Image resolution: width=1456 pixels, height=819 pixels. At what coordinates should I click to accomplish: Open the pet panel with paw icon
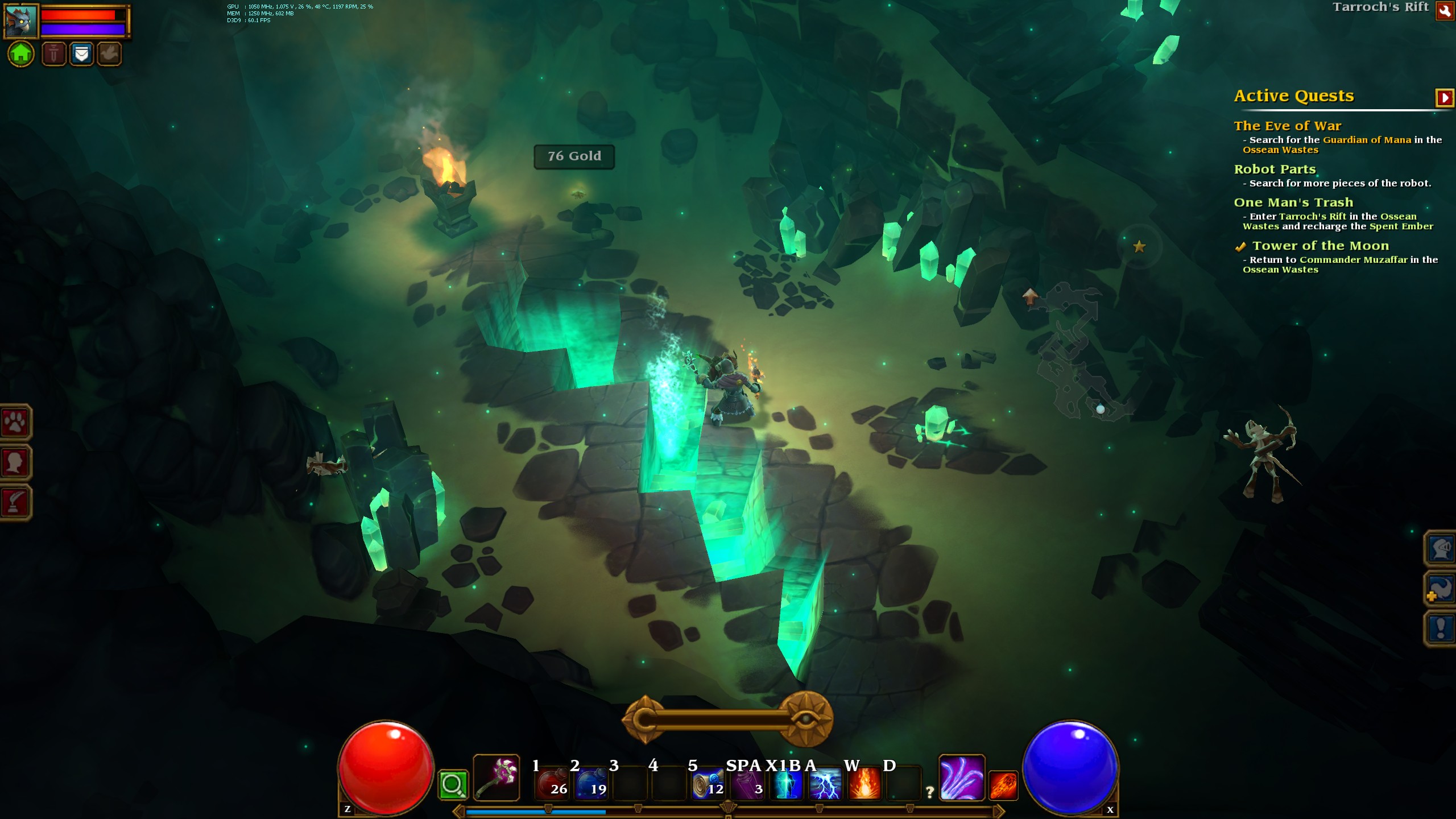tap(15, 422)
